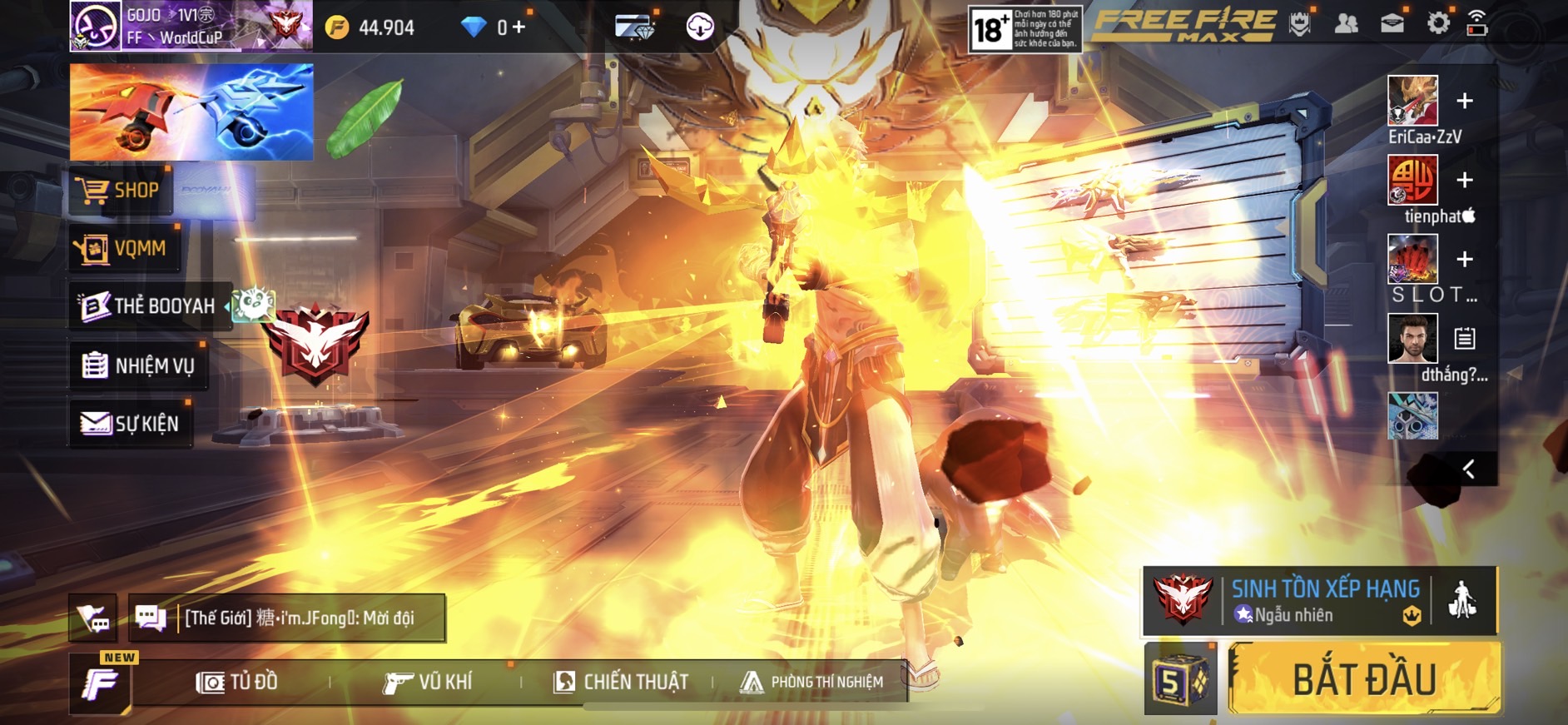Open the player profile banner GOJO
This screenshot has height=725, width=1568.
191,27
